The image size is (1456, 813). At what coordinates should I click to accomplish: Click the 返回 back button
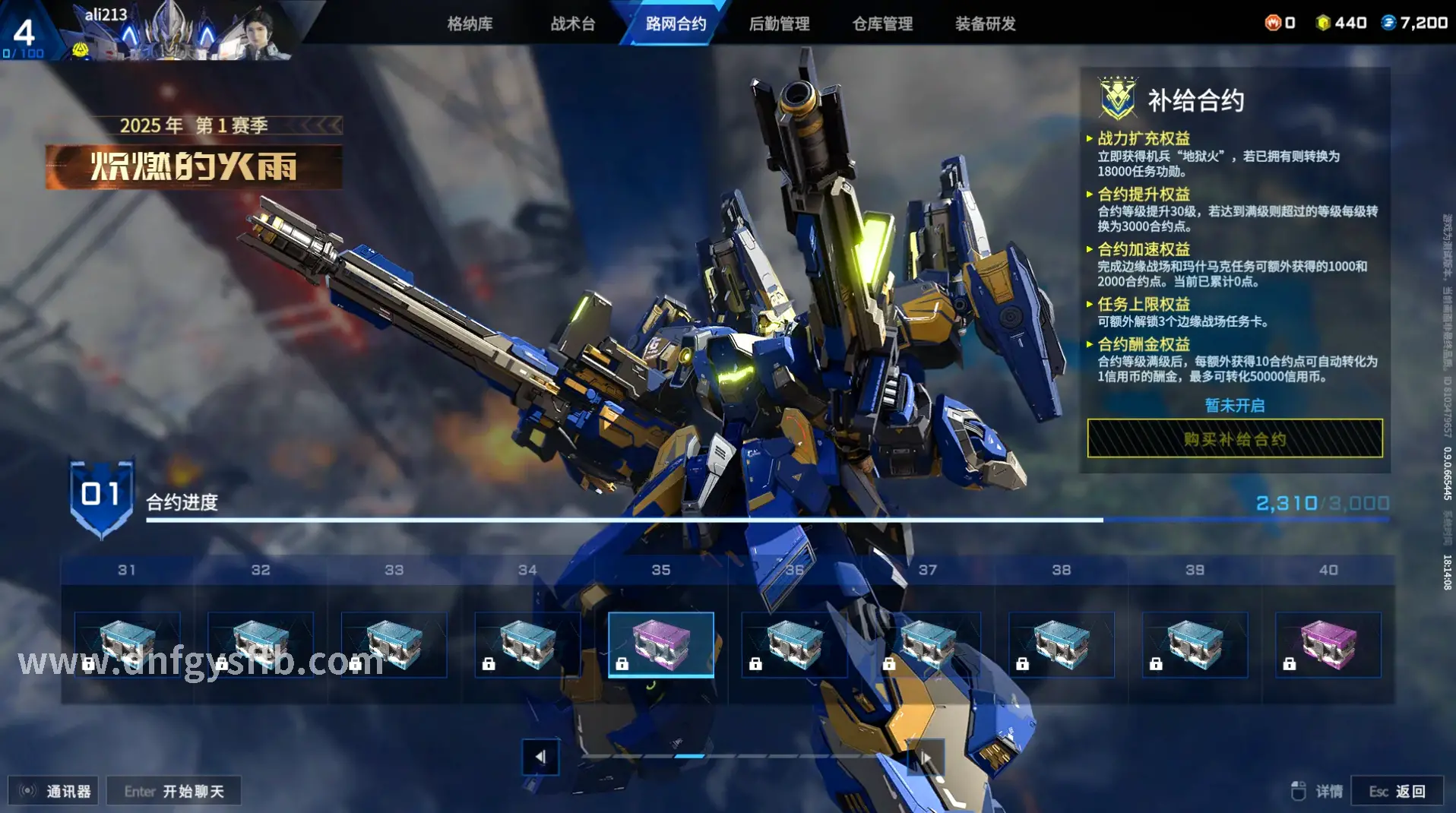(x=1397, y=791)
